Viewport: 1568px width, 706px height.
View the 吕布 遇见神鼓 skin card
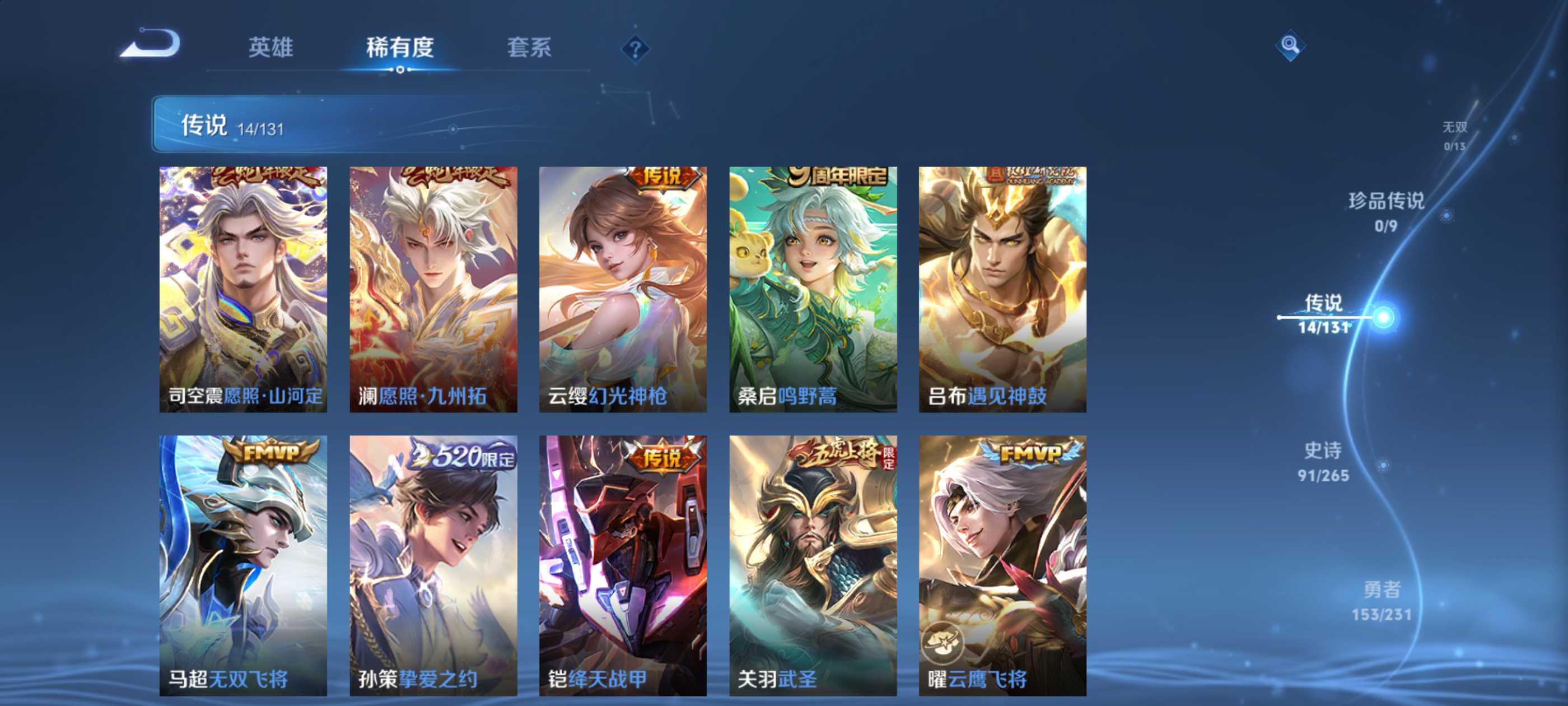pos(1002,289)
